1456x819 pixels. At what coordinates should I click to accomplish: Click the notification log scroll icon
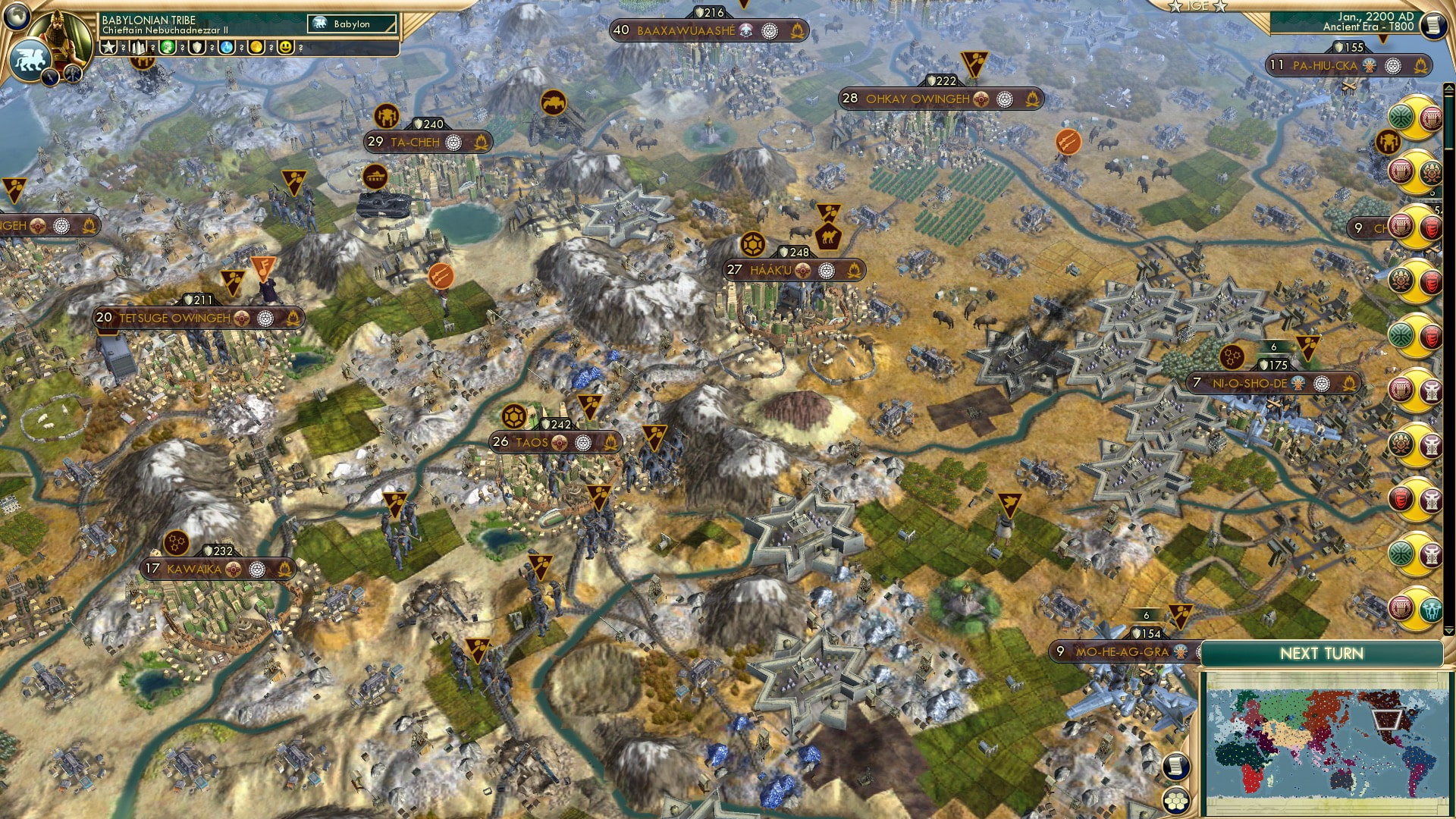pyautogui.click(x=1176, y=766)
